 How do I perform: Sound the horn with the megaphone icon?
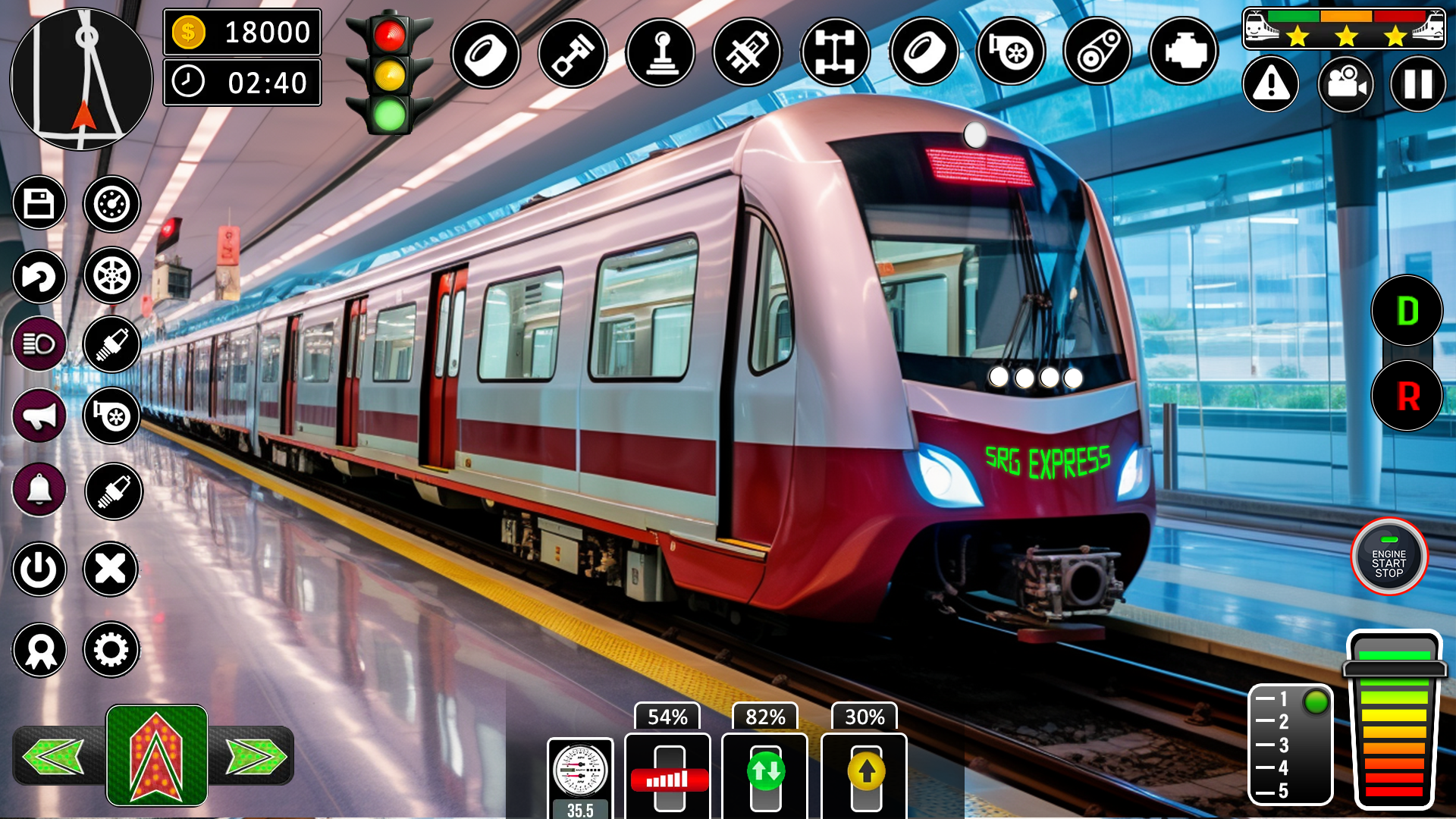pyautogui.click(x=39, y=416)
